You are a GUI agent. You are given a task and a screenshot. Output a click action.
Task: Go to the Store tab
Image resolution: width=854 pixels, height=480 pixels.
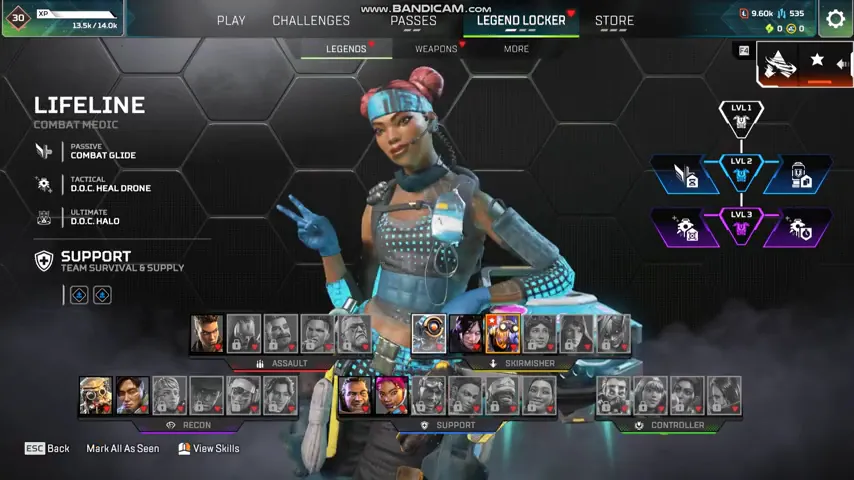[x=614, y=20]
